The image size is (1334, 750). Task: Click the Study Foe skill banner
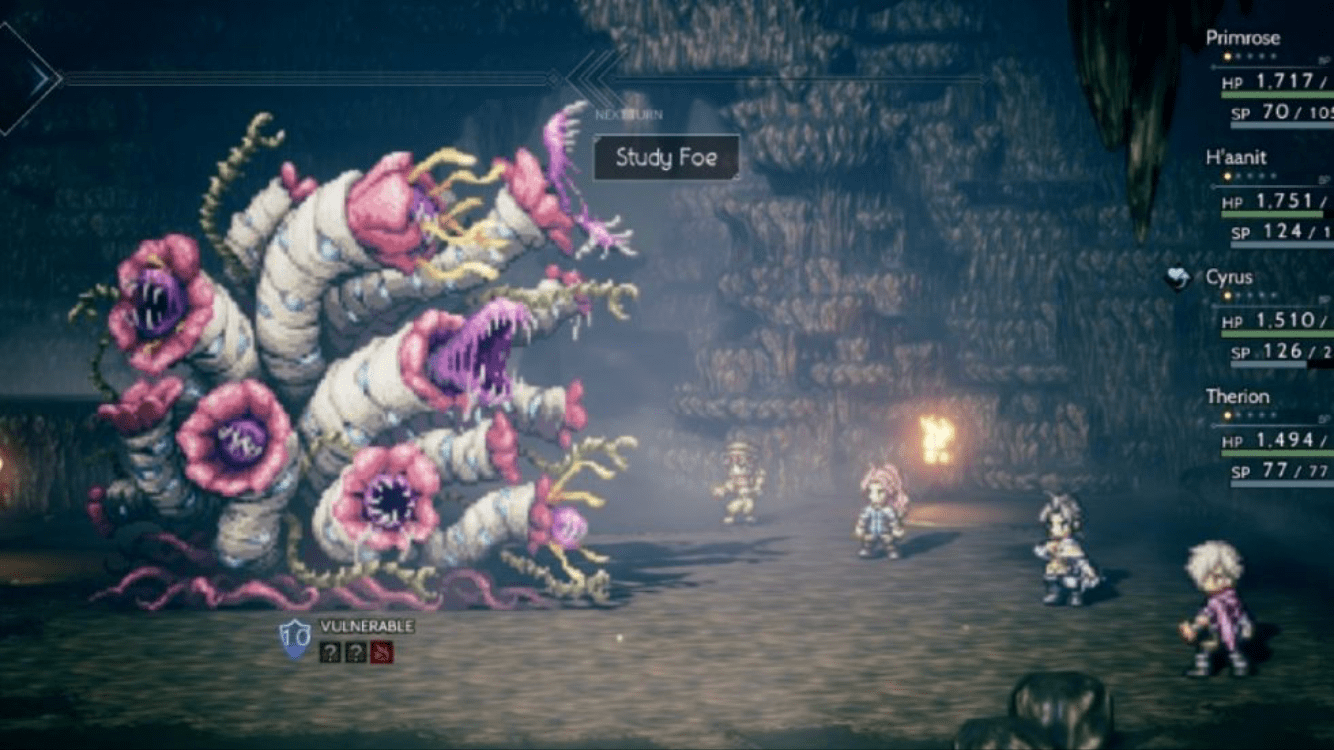[x=666, y=157]
